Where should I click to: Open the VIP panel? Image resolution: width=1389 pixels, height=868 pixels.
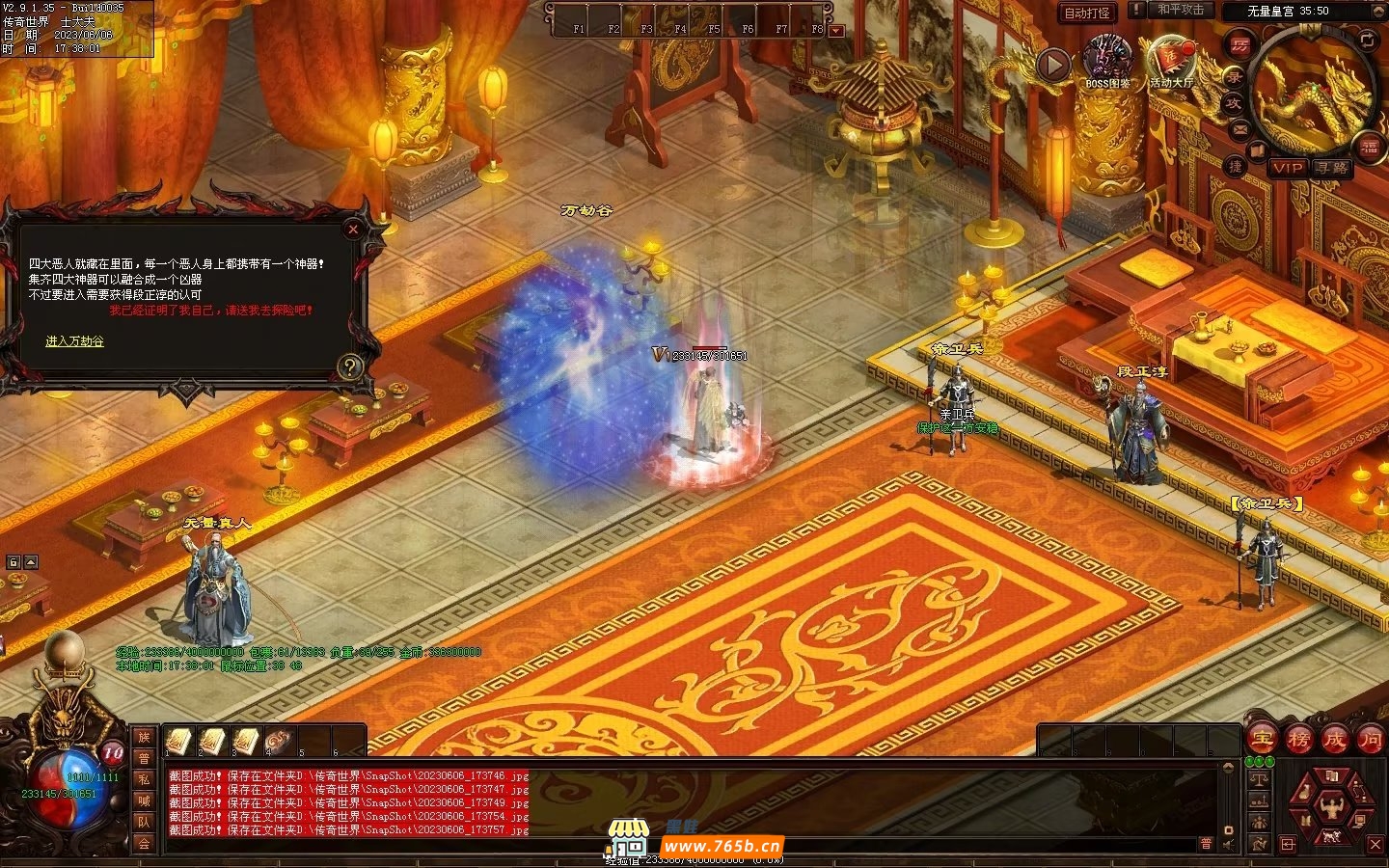click(1287, 167)
